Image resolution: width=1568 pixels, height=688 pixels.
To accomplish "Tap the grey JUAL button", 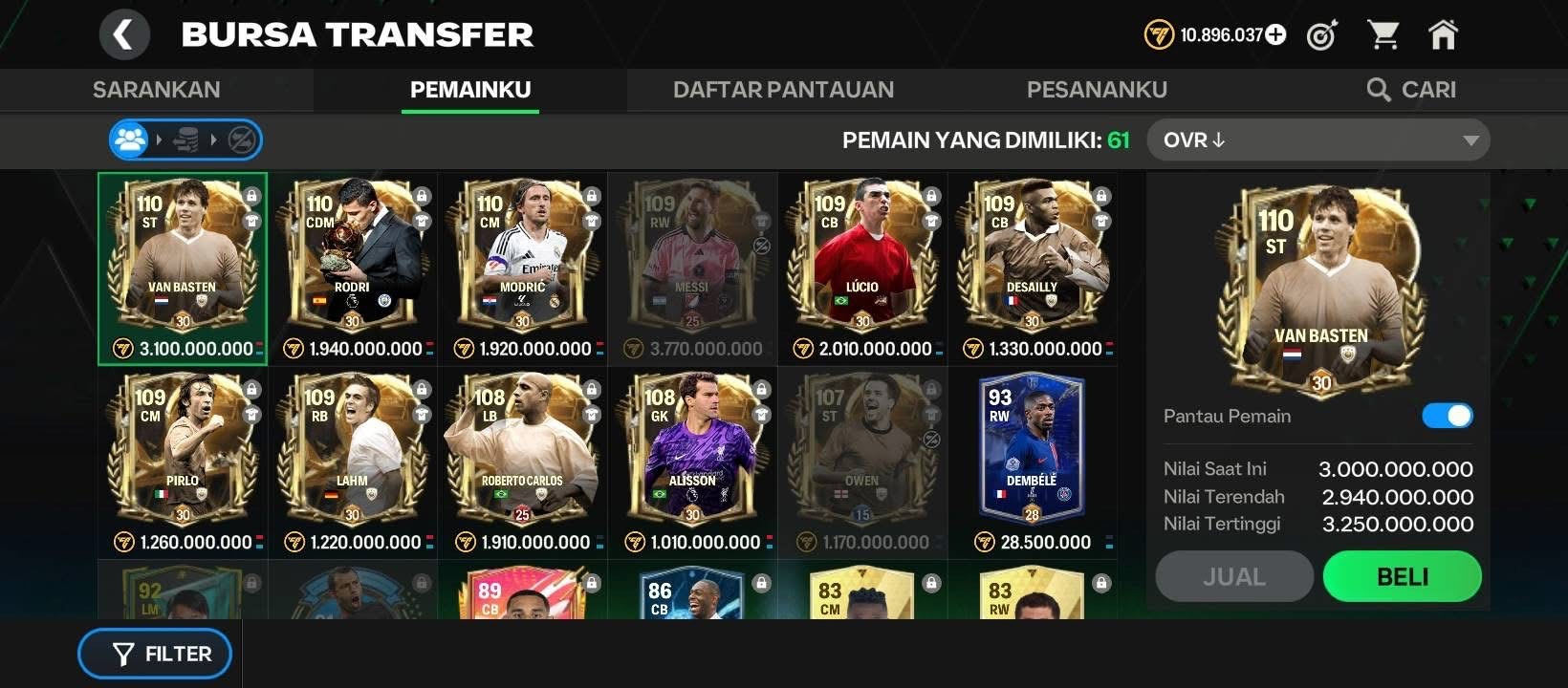I will pos(1233,576).
